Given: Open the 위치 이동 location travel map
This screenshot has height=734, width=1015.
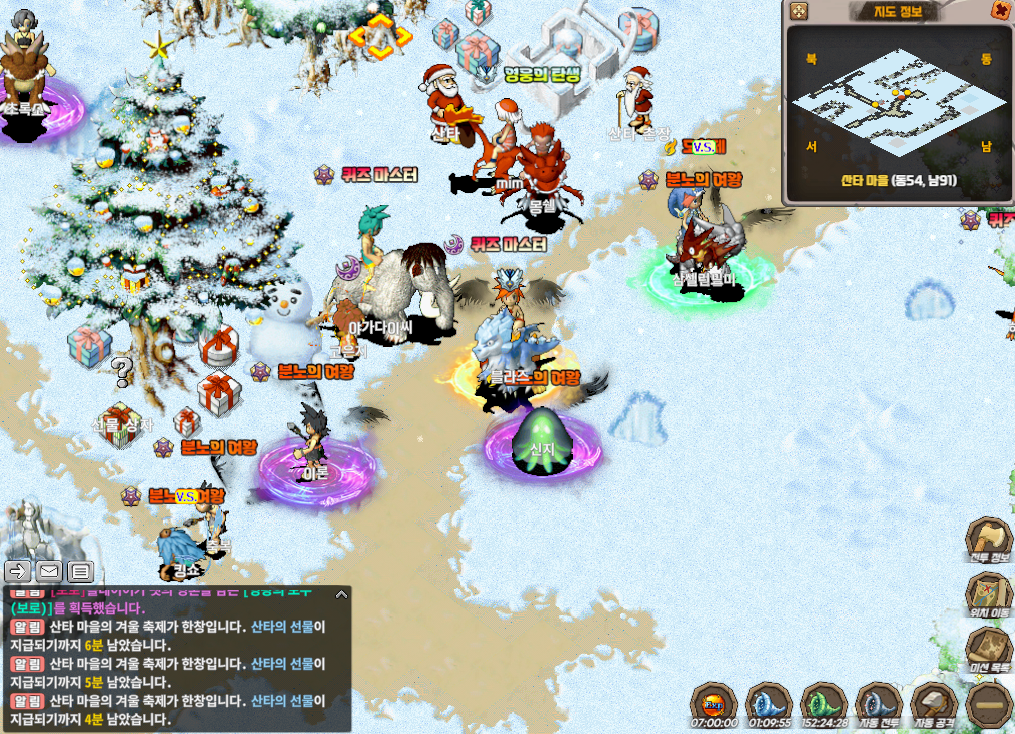Looking at the screenshot, I should pos(989,594).
